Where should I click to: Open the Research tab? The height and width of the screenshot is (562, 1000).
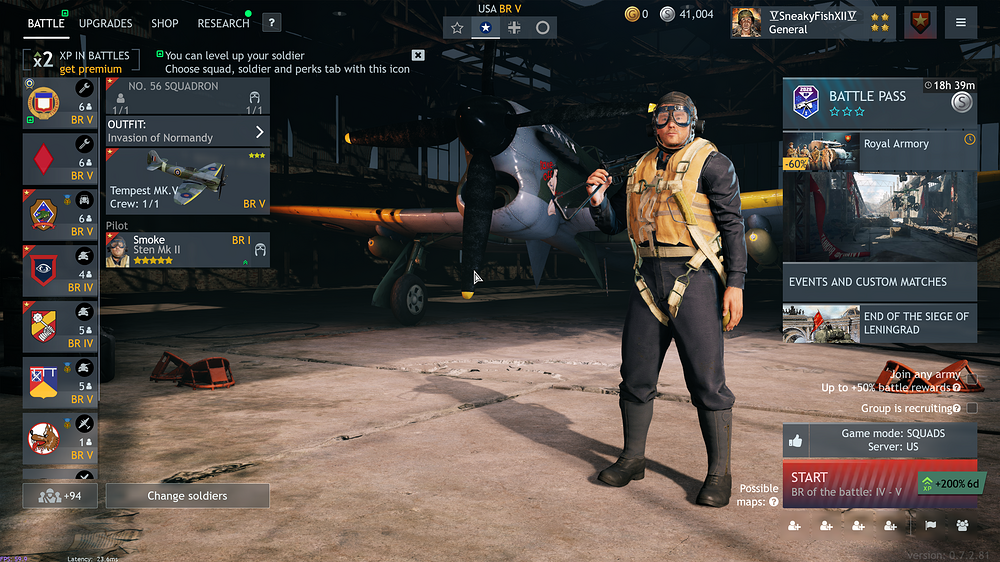point(223,23)
